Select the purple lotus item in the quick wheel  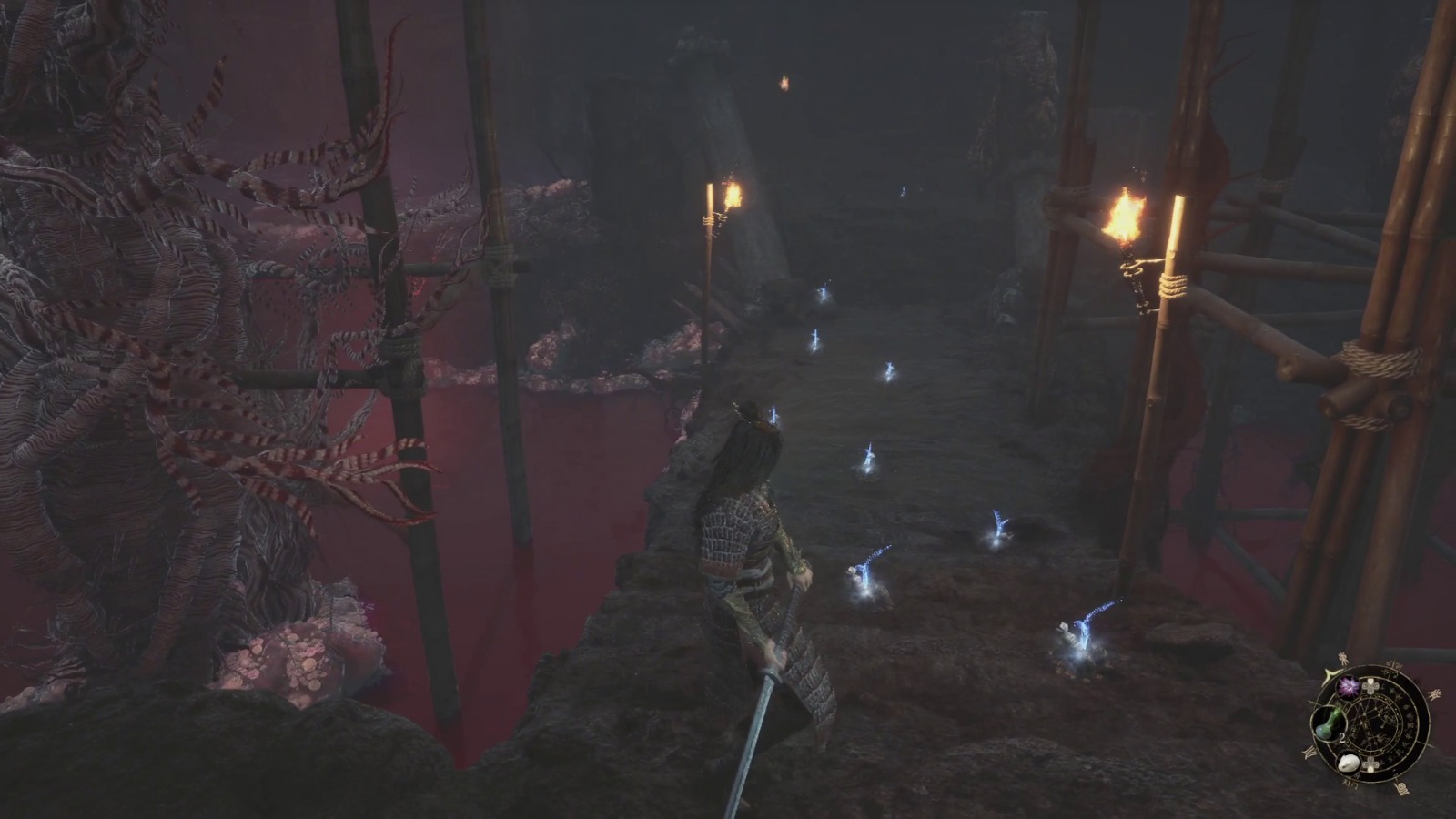[1349, 688]
